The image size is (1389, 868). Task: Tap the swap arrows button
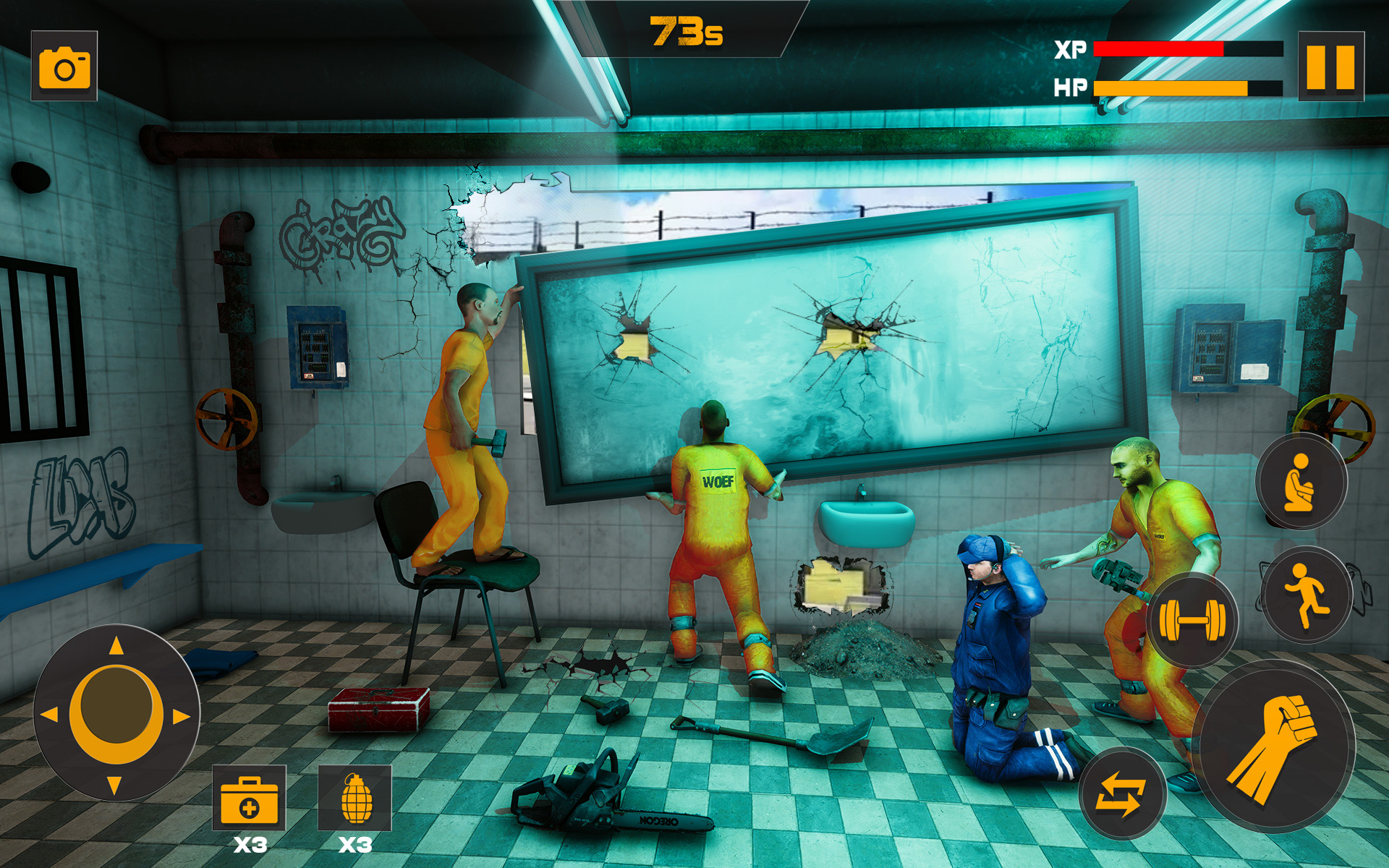point(1121,793)
